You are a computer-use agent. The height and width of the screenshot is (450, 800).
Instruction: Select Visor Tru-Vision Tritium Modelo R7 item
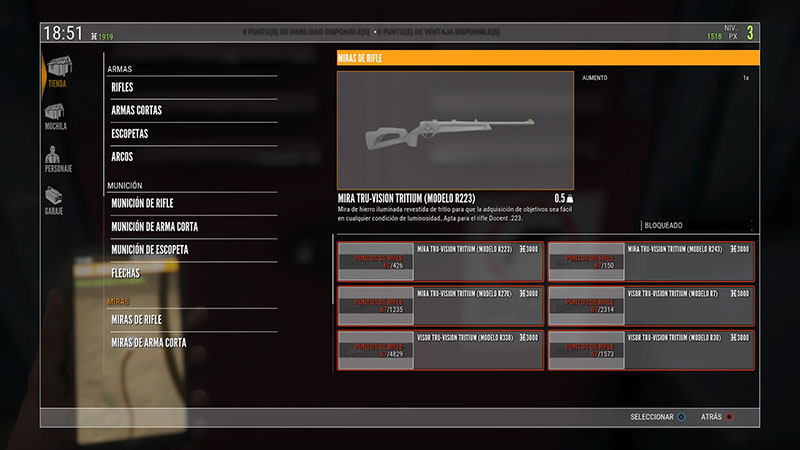click(651, 306)
